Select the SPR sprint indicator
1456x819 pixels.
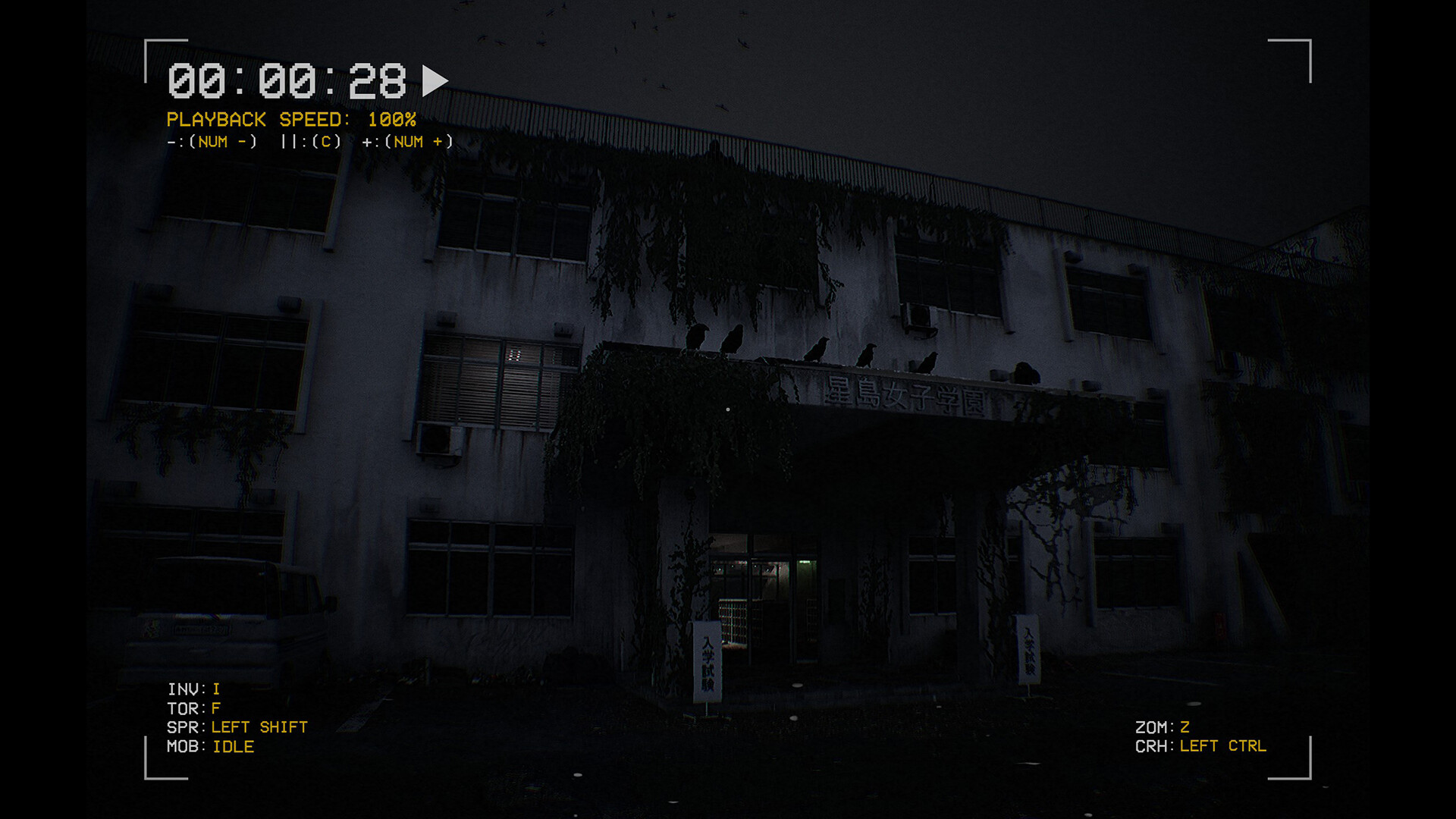[x=237, y=726]
